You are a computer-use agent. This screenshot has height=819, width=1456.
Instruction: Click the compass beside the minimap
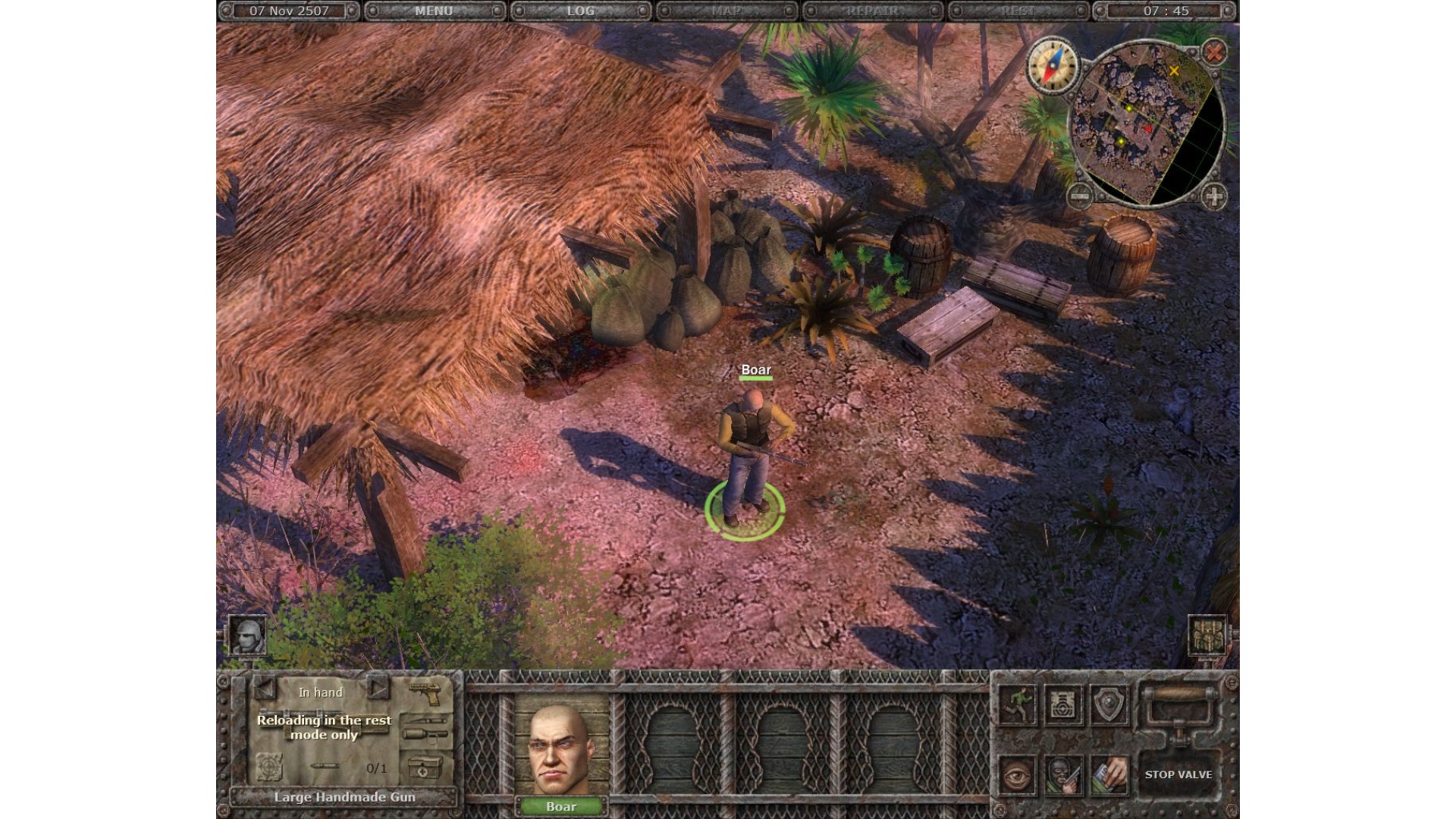(1052, 66)
